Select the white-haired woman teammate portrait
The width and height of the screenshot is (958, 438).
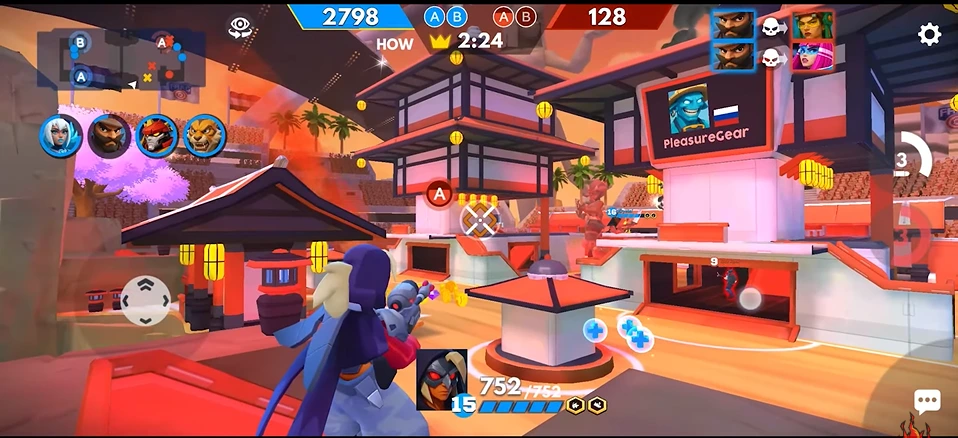(60, 136)
